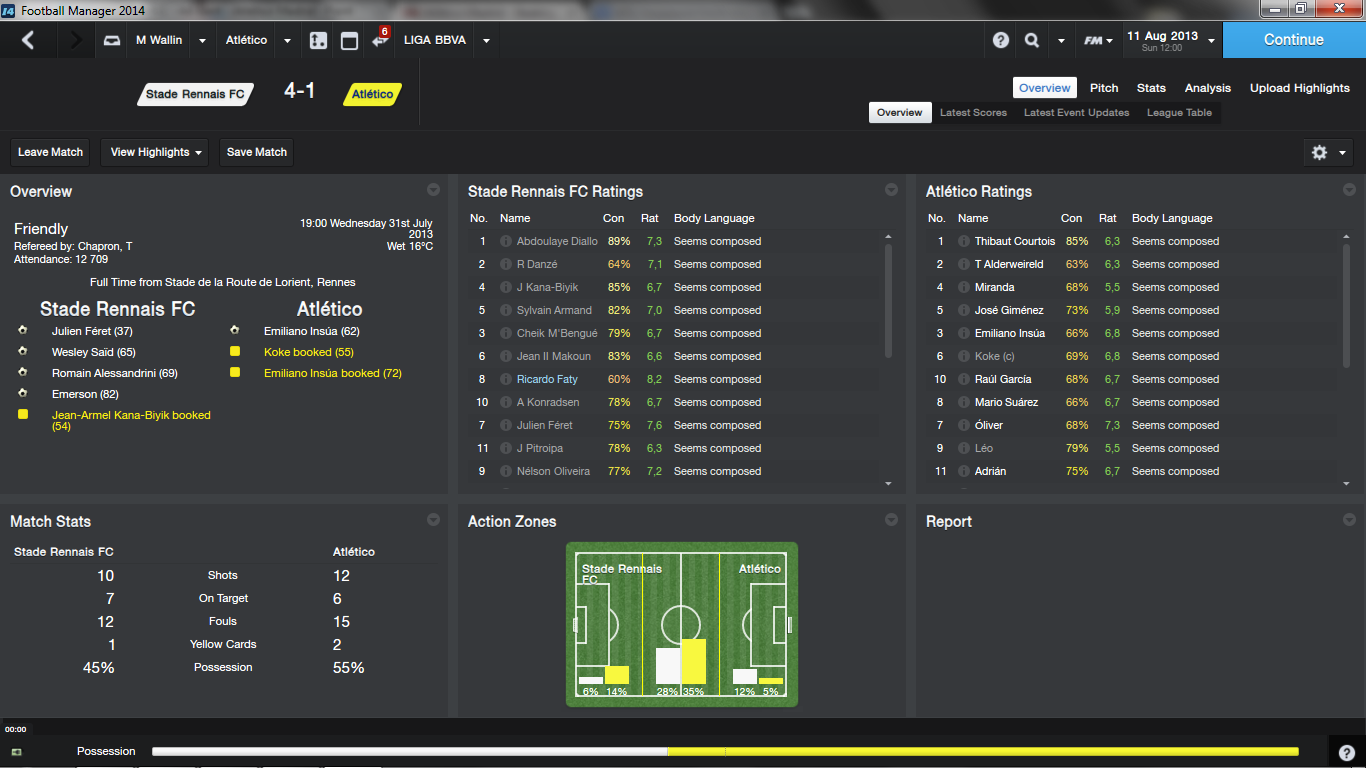Open the View Highlights dropdown

click(x=158, y=152)
